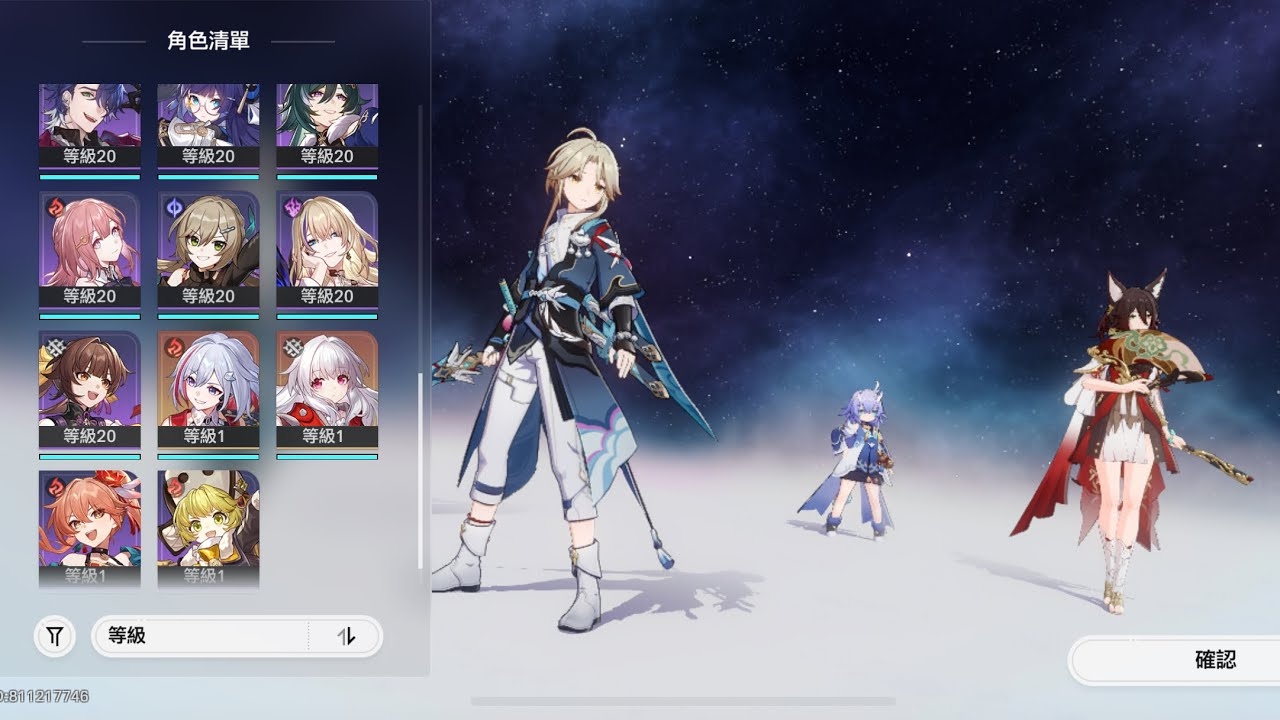
Task: Toggle the sort order arrows
Action: point(346,636)
